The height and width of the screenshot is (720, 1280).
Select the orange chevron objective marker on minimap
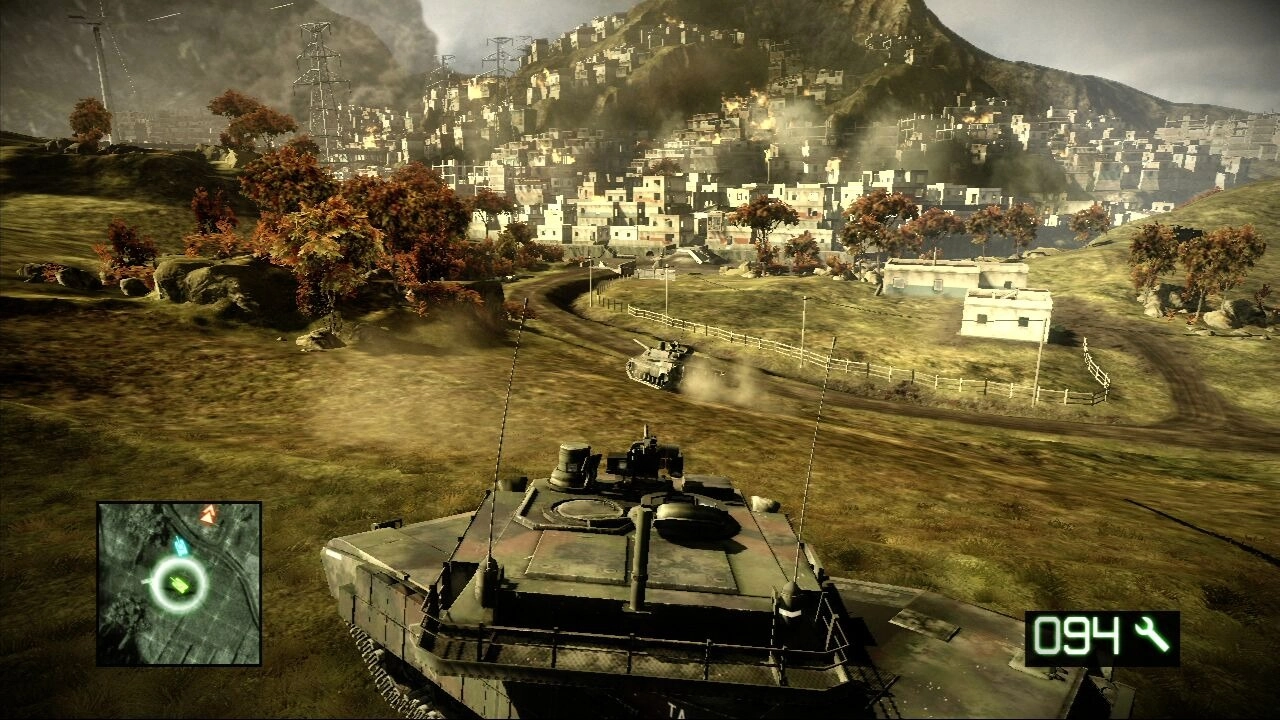coord(209,515)
